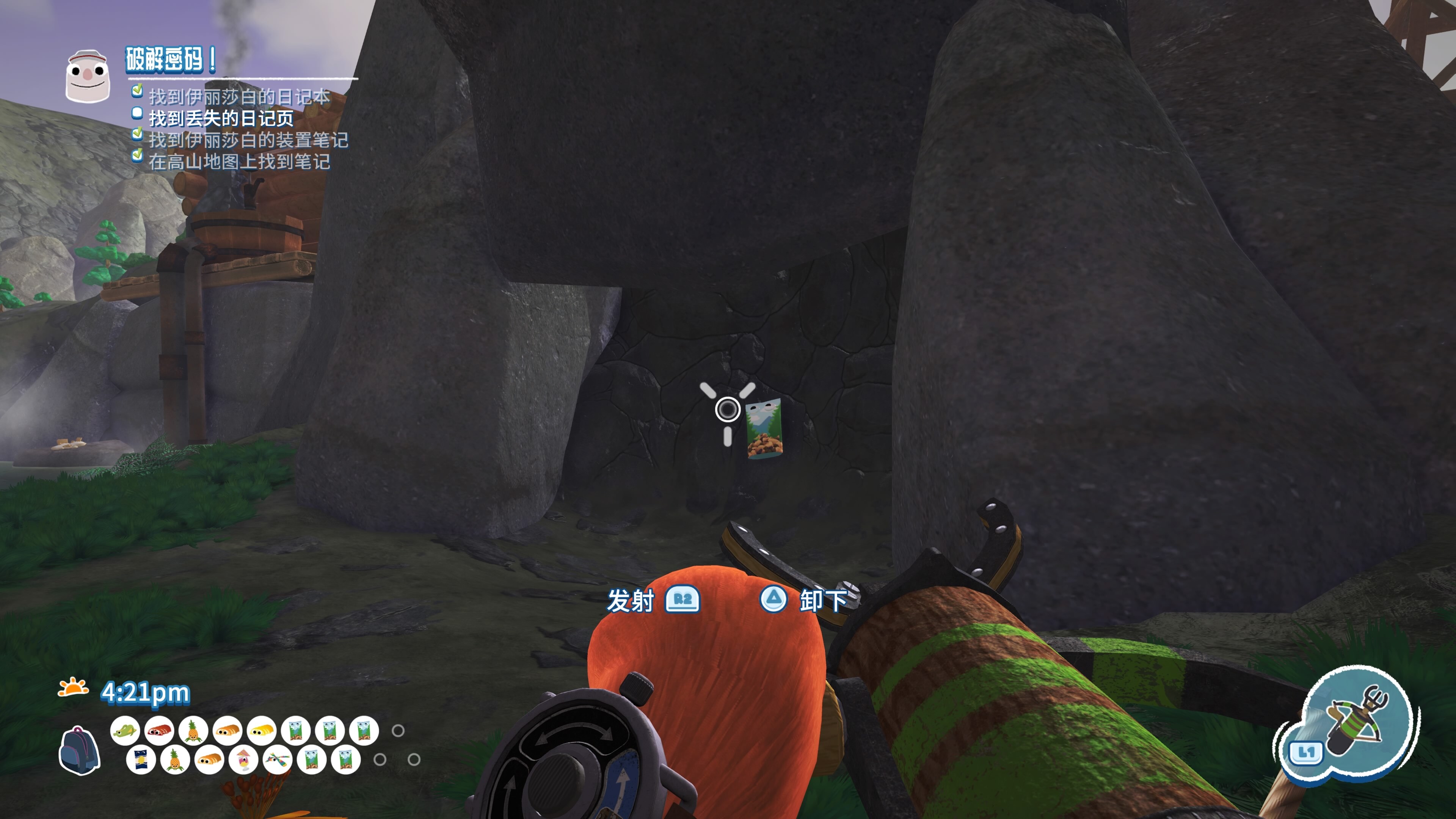Select the red ribs bugsnak slot

tap(159, 731)
